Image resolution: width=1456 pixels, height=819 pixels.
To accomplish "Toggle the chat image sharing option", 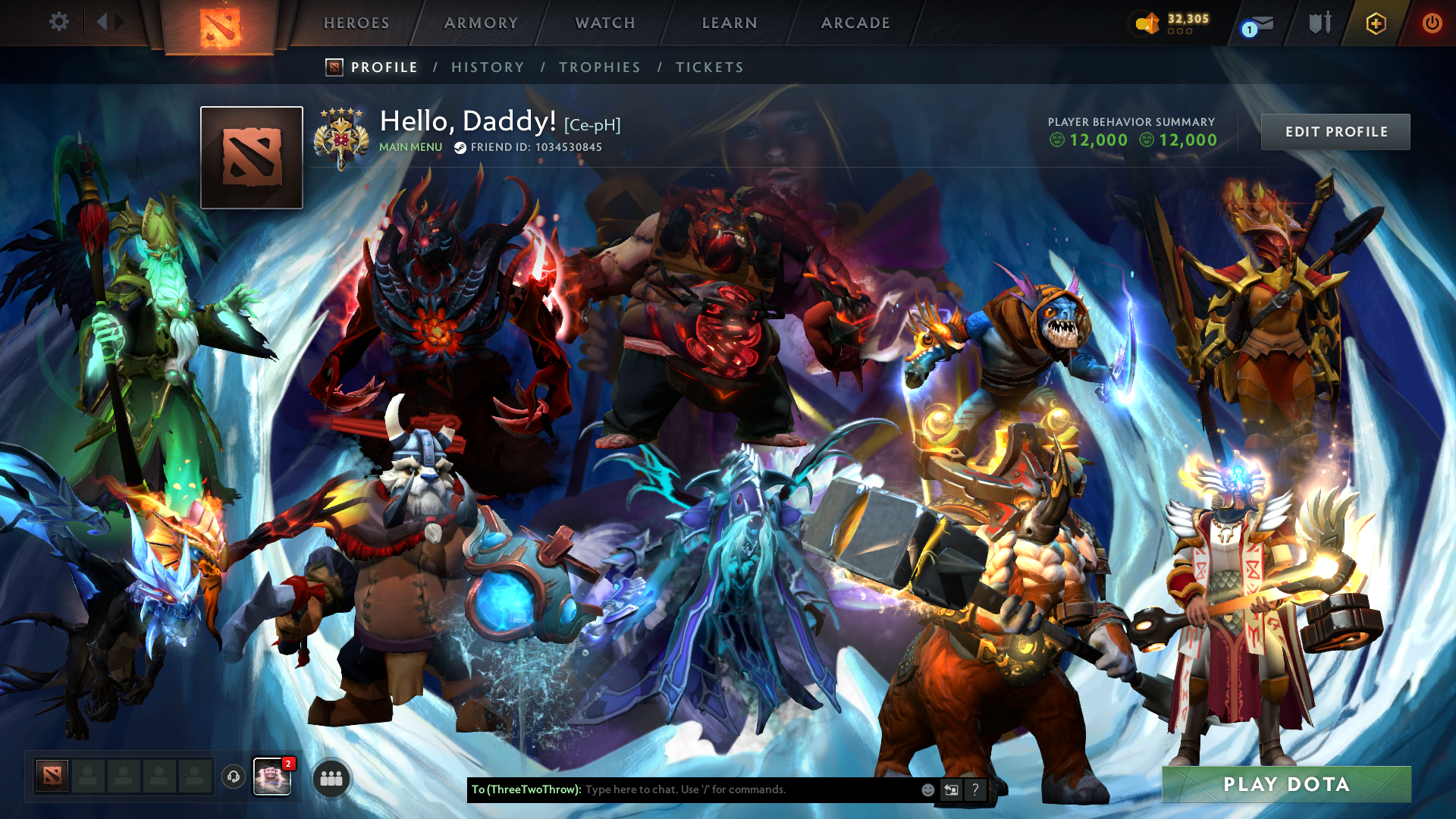I will [x=951, y=790].
